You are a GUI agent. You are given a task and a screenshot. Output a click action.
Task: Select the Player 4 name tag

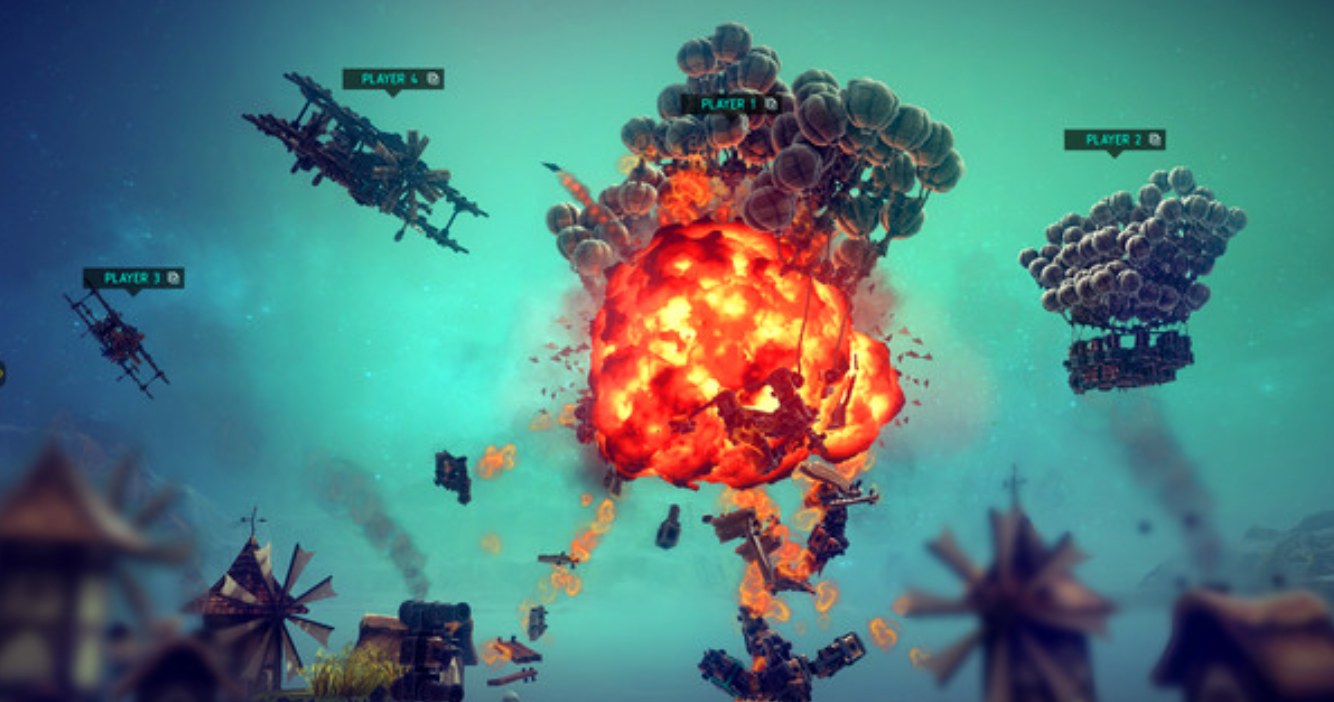pos(392,79)
